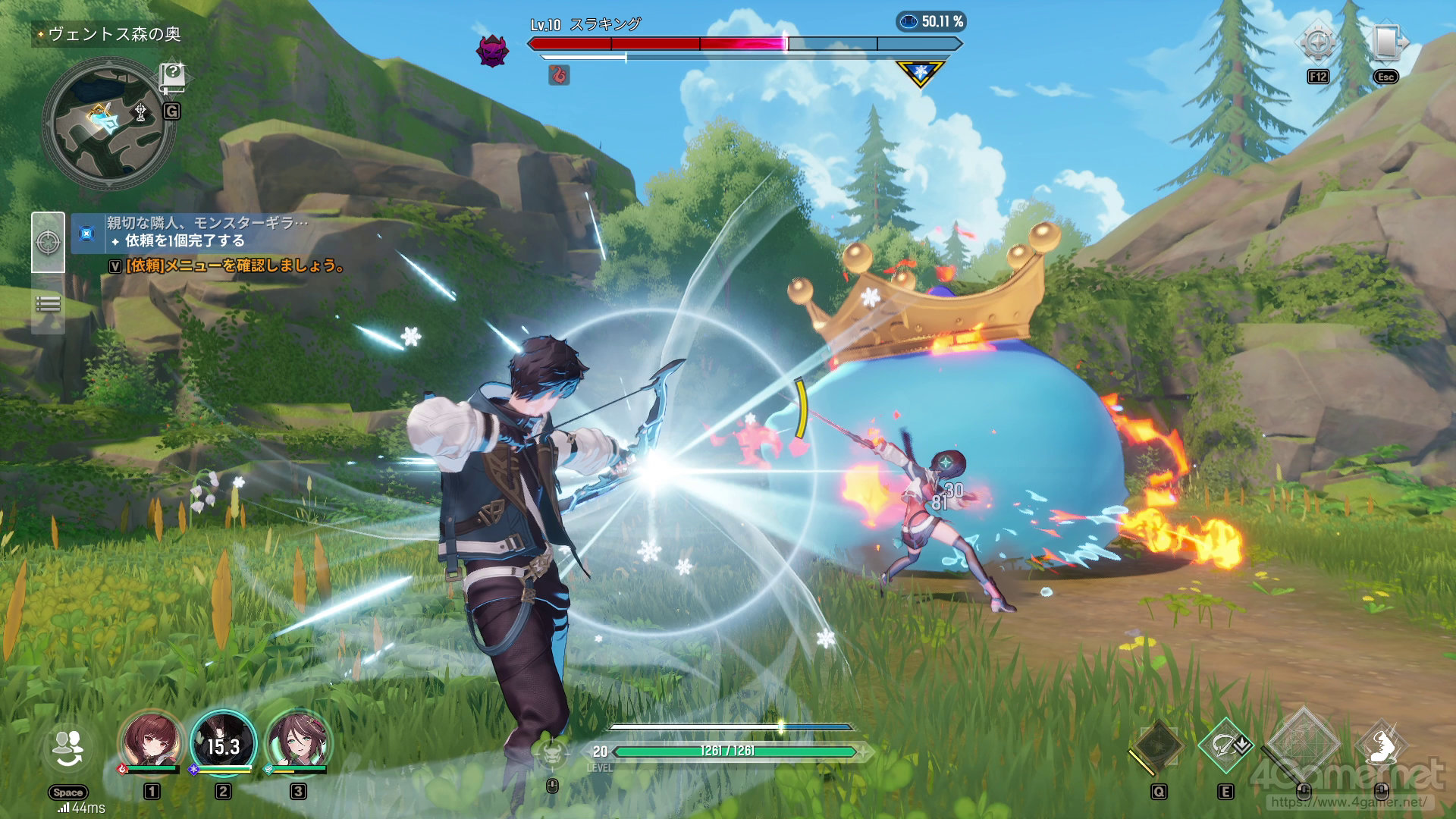Switch to the red-haired fire character portrait
Viewport: 1456px width, 819px height.
(x=151, y=741)
